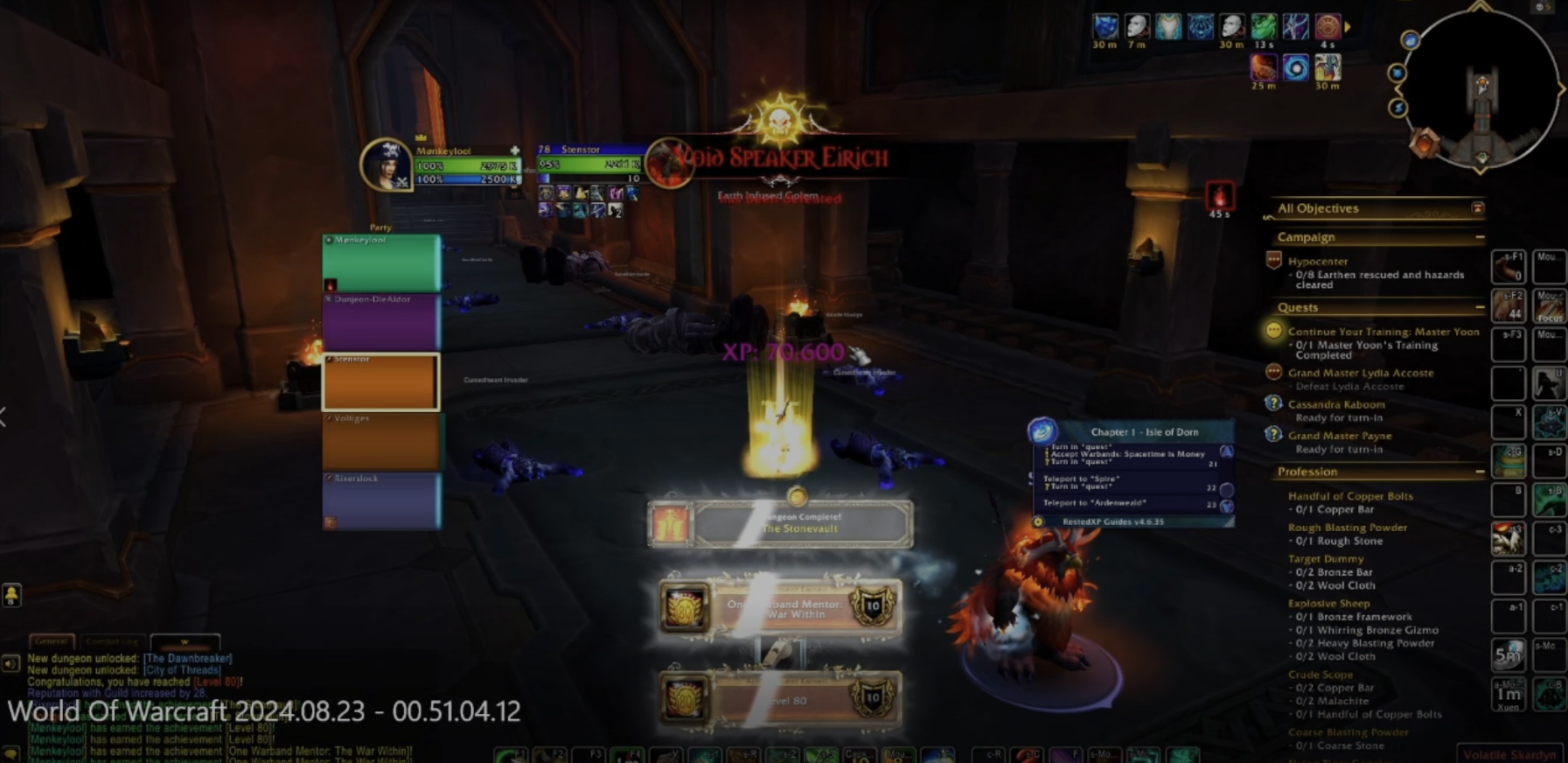Collapse the Profession section

[x=1479, y=472]
